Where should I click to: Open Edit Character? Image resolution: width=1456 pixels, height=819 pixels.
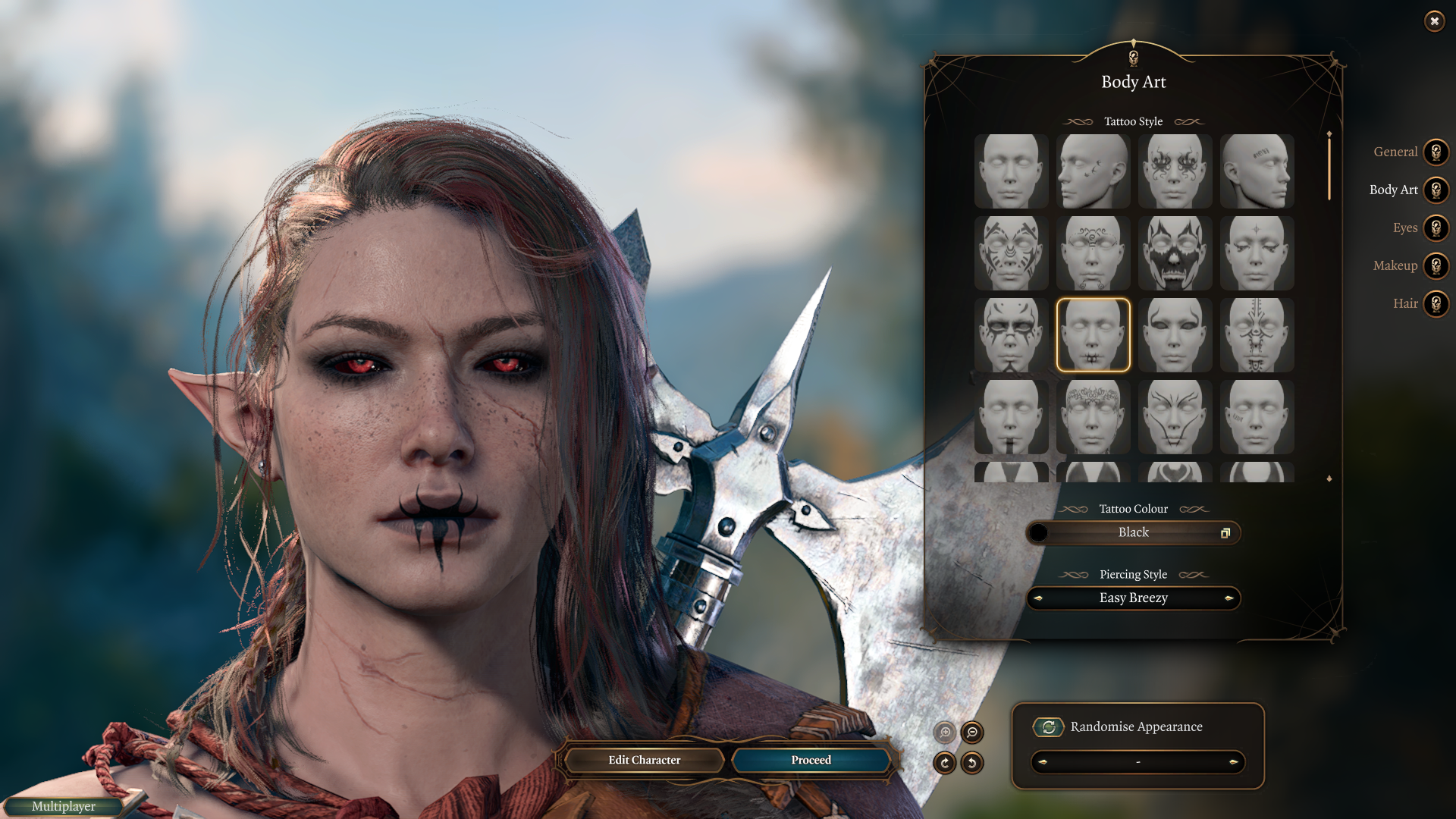click(x=644, y=760)
